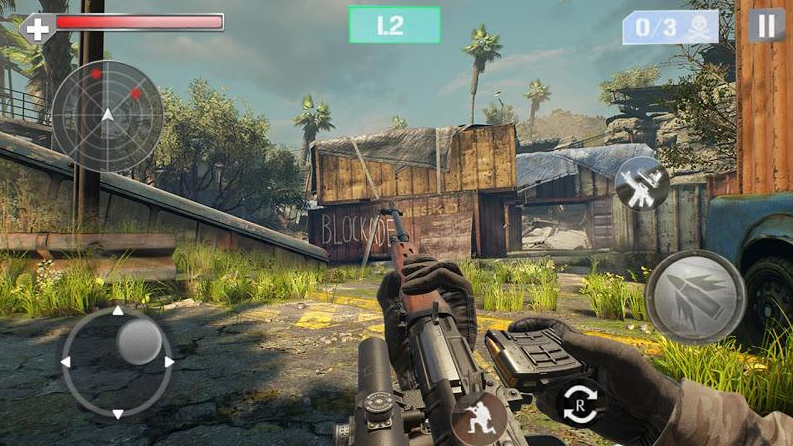Toggle crouch with the kneeling soldier icon
793x446 pixels.
pyautogui.click(x=478, y=419)
